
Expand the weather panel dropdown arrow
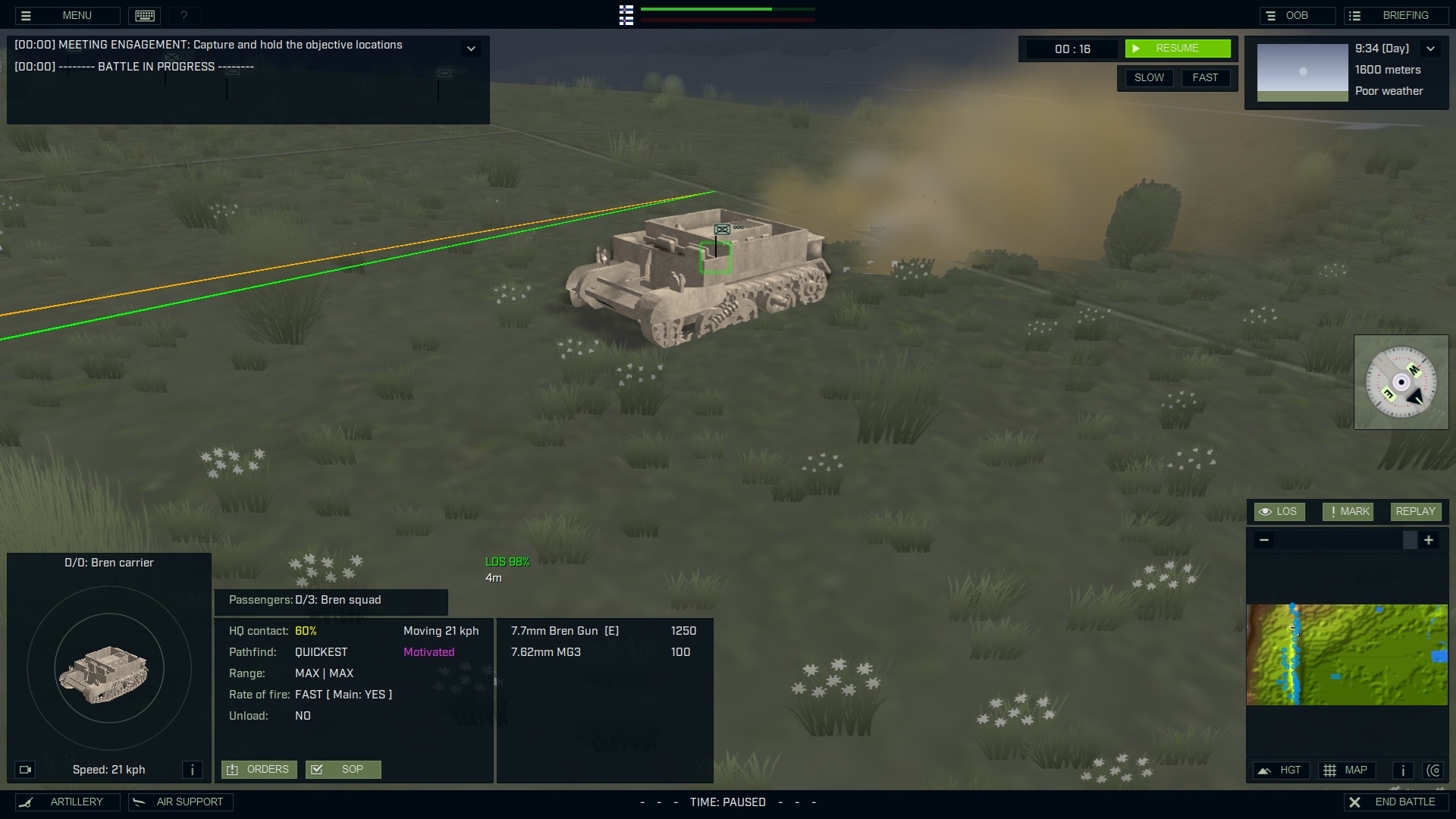1432,48
